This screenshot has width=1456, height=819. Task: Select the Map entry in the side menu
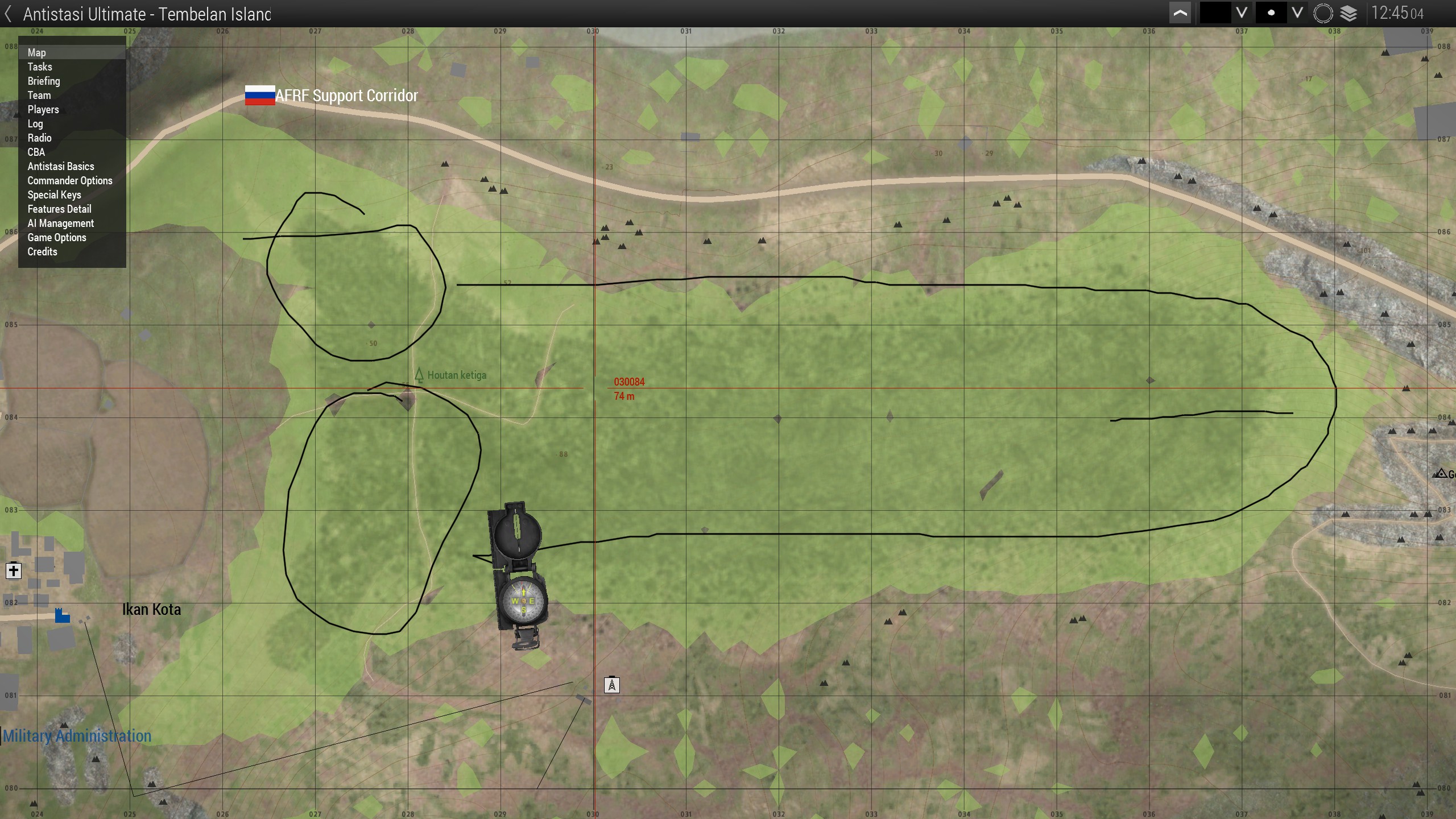pyautogui.click(x=37, y=52)
